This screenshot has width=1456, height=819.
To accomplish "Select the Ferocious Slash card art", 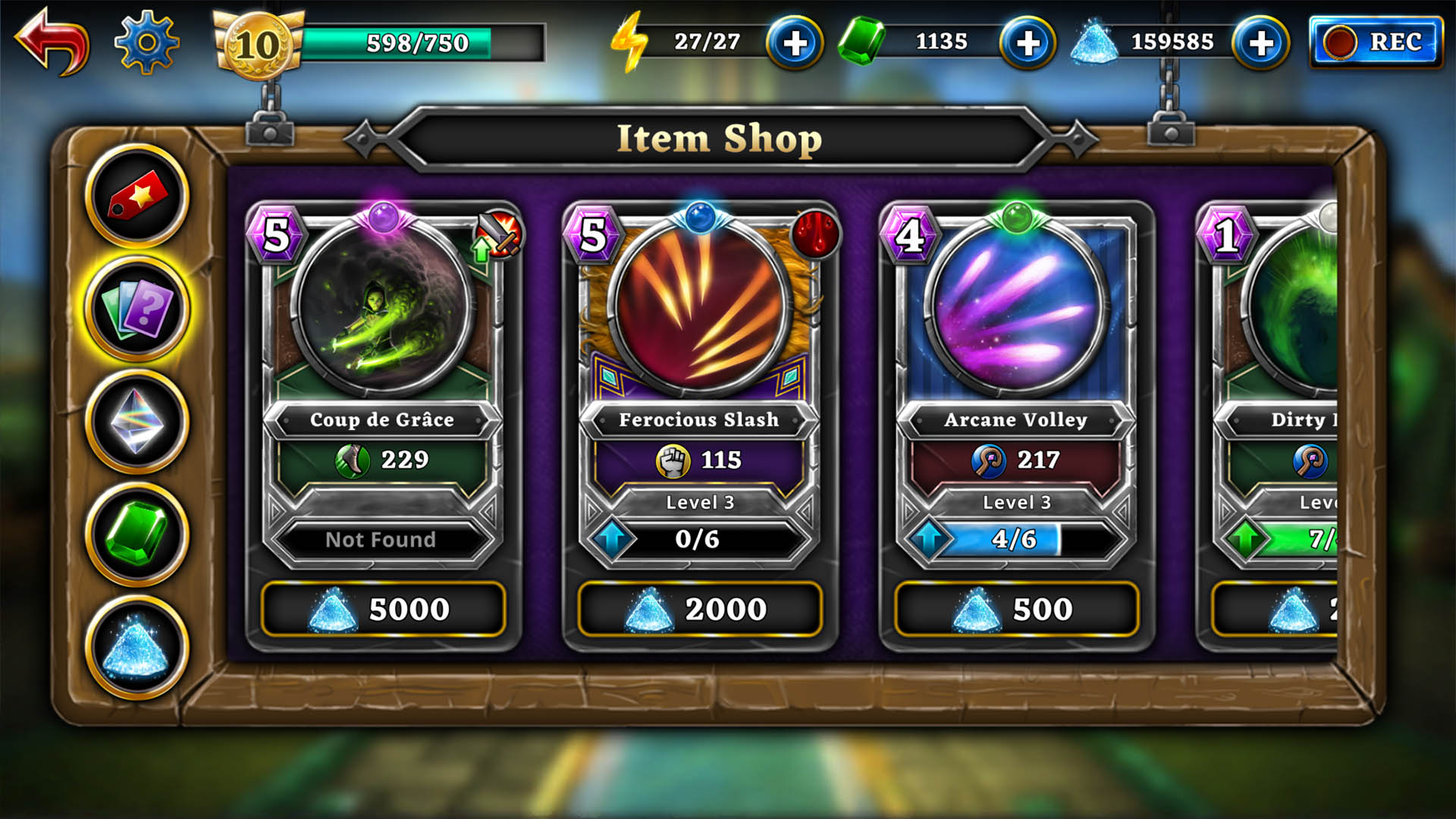I will pos(699,307).
